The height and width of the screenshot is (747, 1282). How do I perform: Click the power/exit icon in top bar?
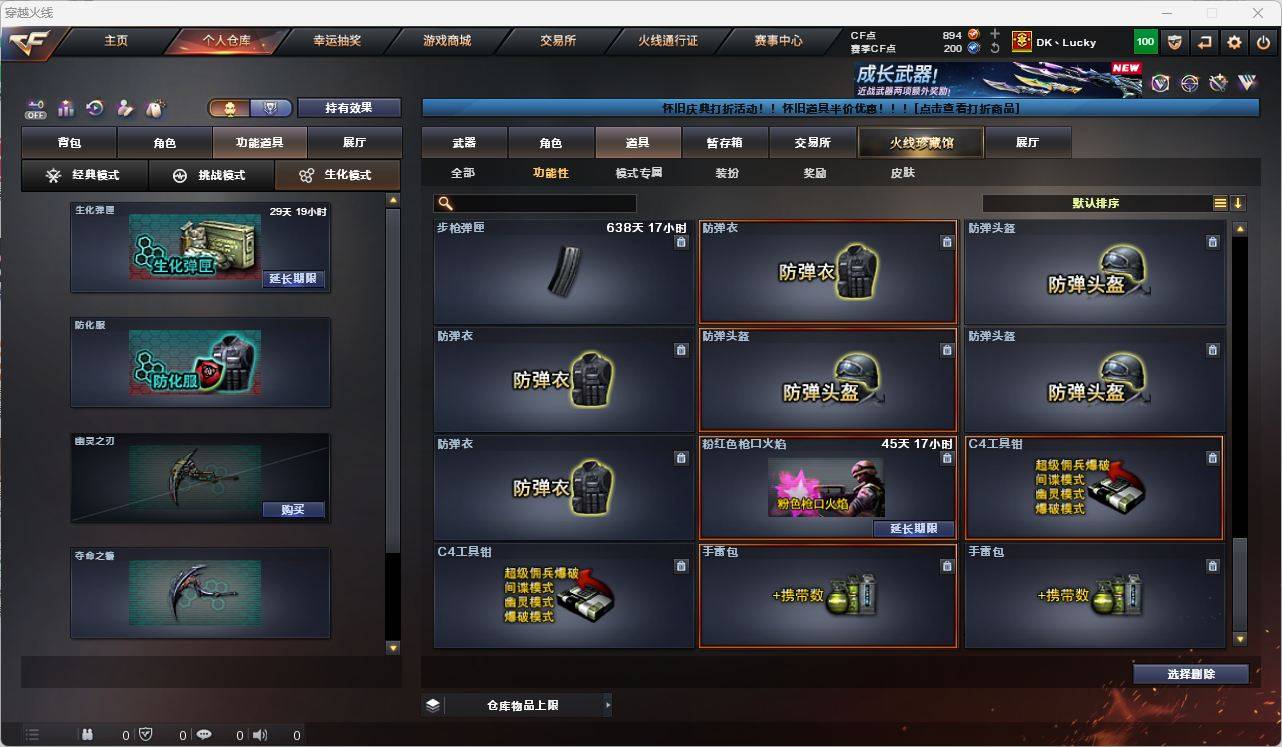[x=1262, y=41]
